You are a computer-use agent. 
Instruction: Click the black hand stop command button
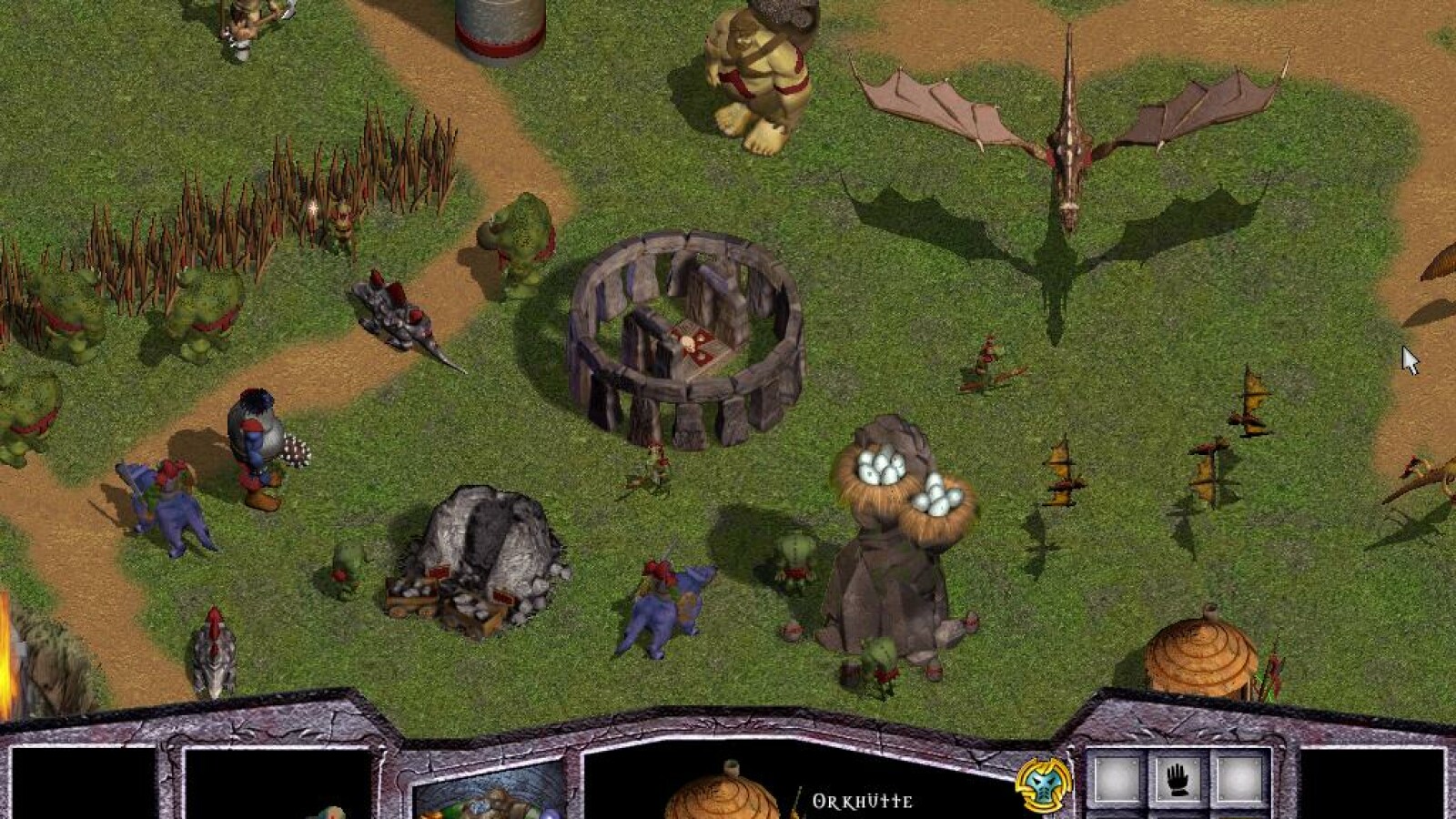coord(1178,780)
